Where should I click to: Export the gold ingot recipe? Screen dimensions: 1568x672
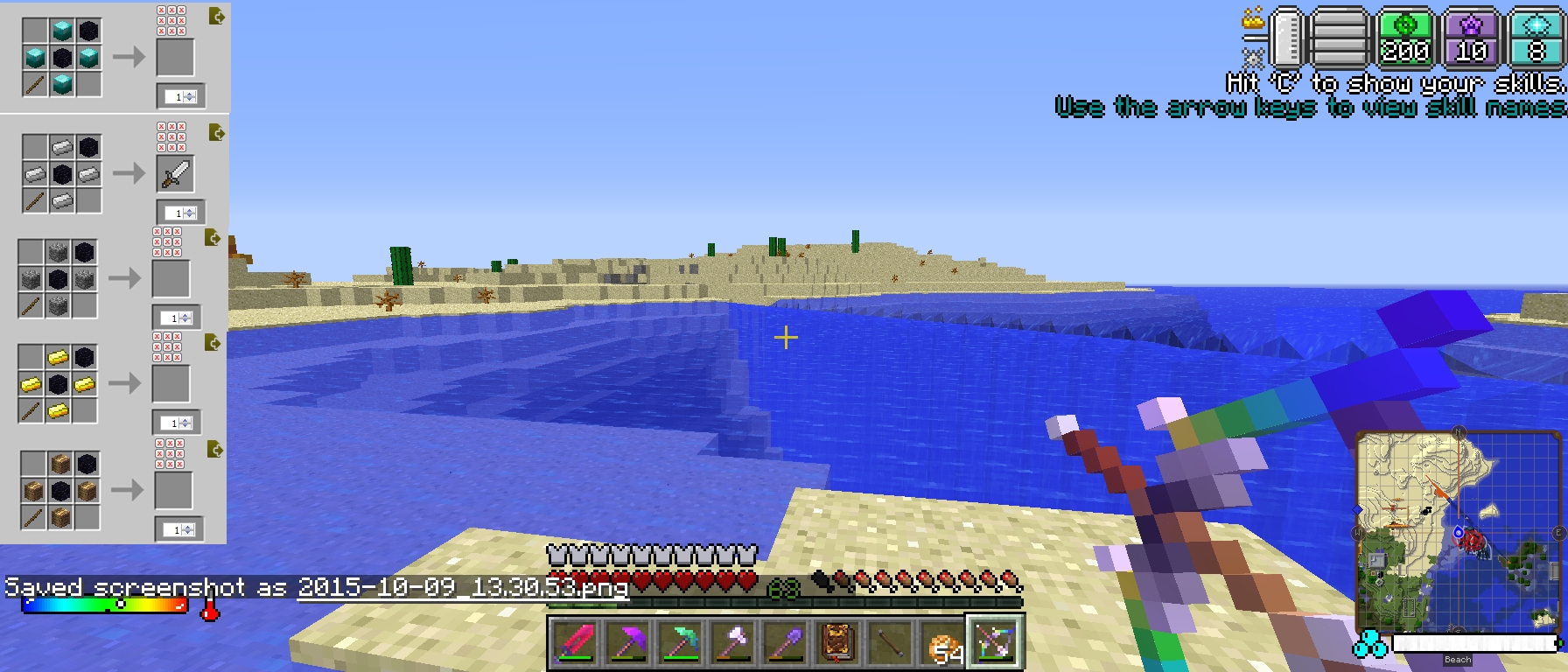[213, 343]
